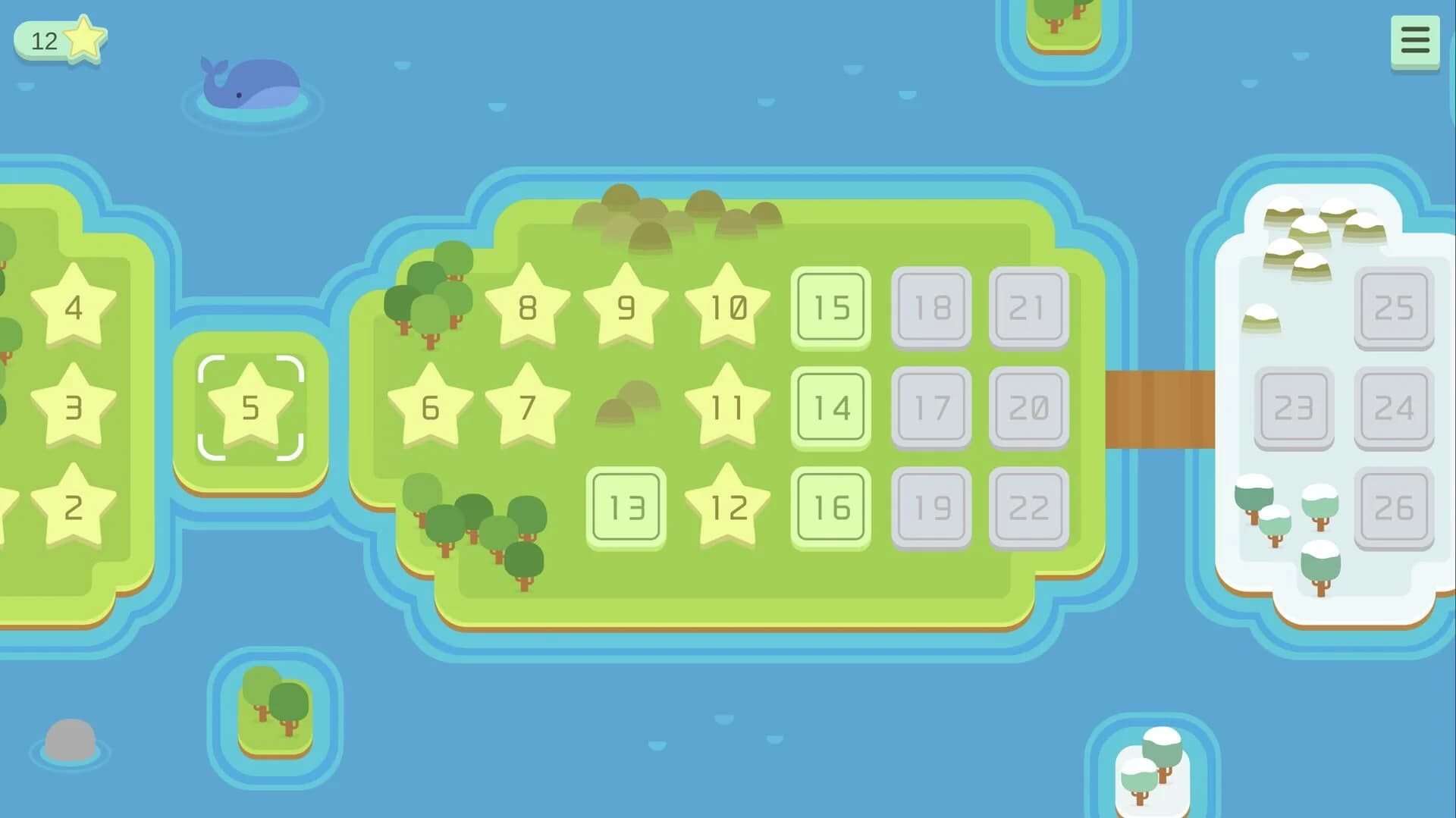Play level 2 star
Image resolution: width=1456 pixels, height=818 pixels.
(x=73, y=509)
